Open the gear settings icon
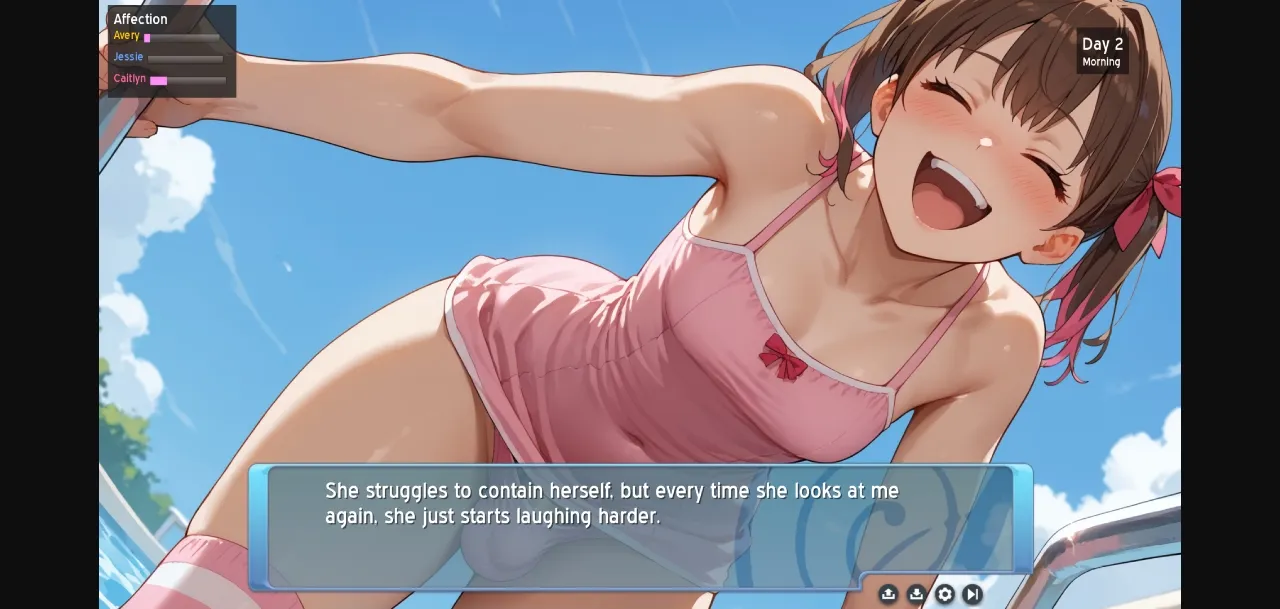Screen dimensions: 1280x609 [944, 594]
